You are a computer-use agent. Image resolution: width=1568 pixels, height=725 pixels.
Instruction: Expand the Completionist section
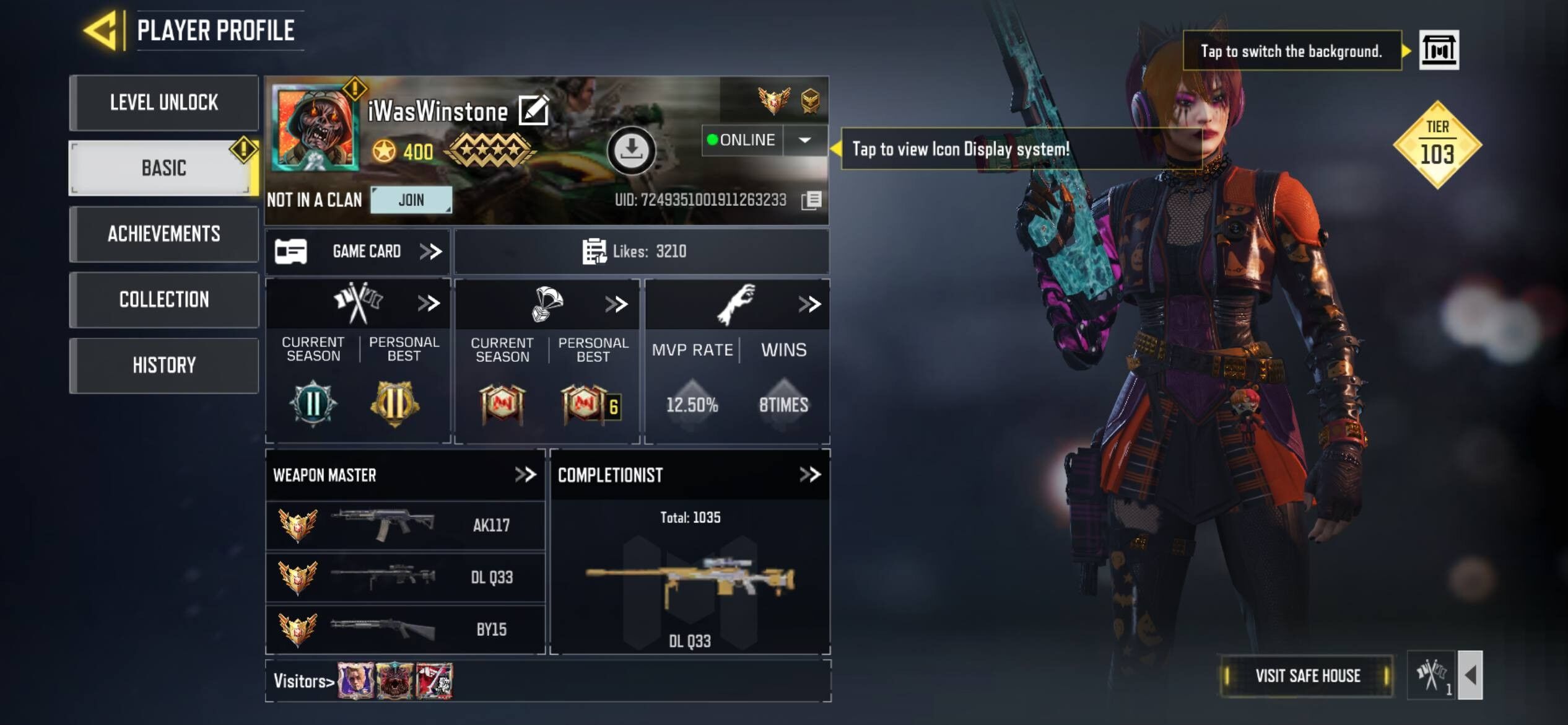click(x=809, y=475)
